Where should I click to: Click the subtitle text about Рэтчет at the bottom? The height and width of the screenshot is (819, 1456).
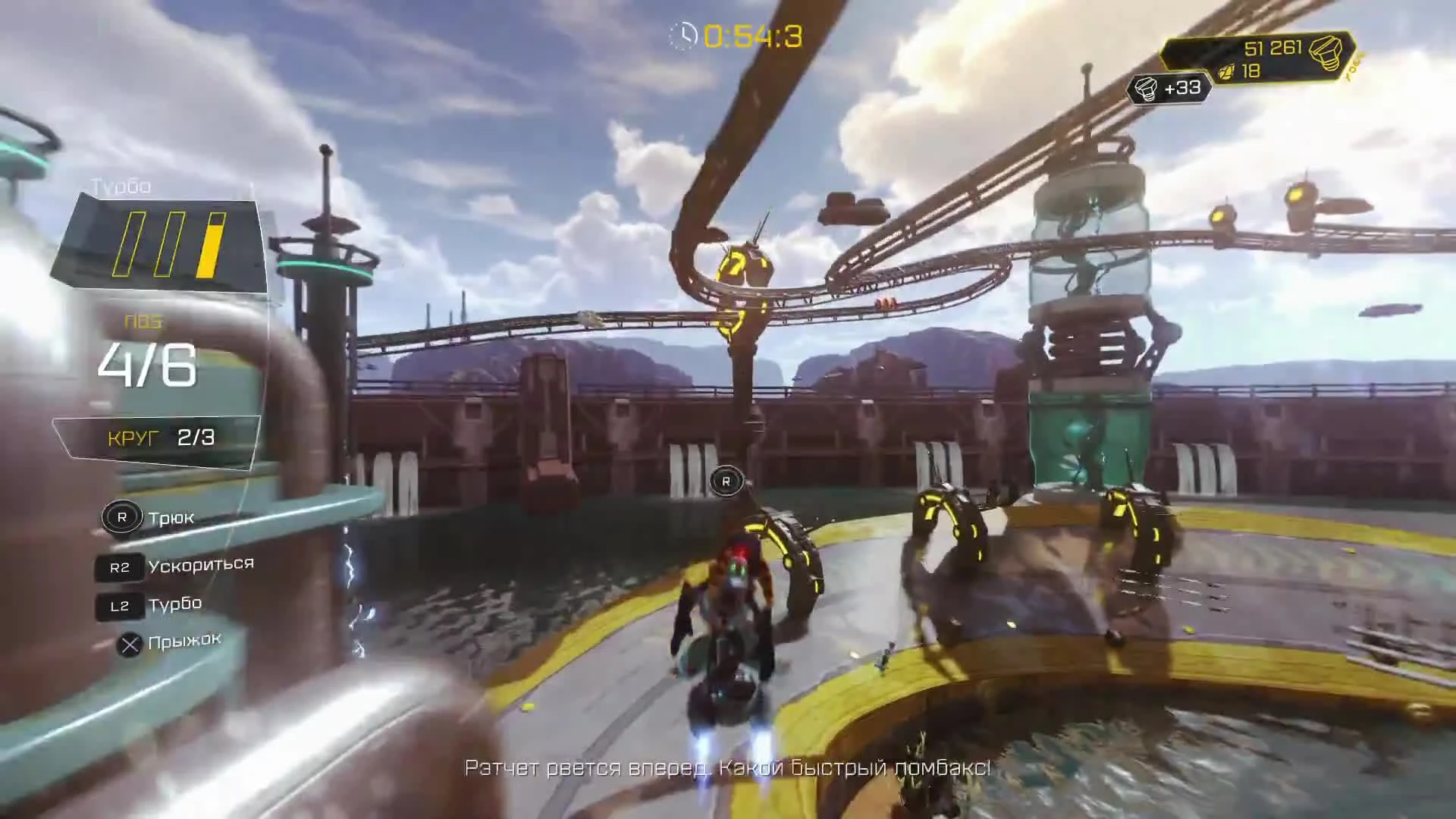[x=726, y=769]
